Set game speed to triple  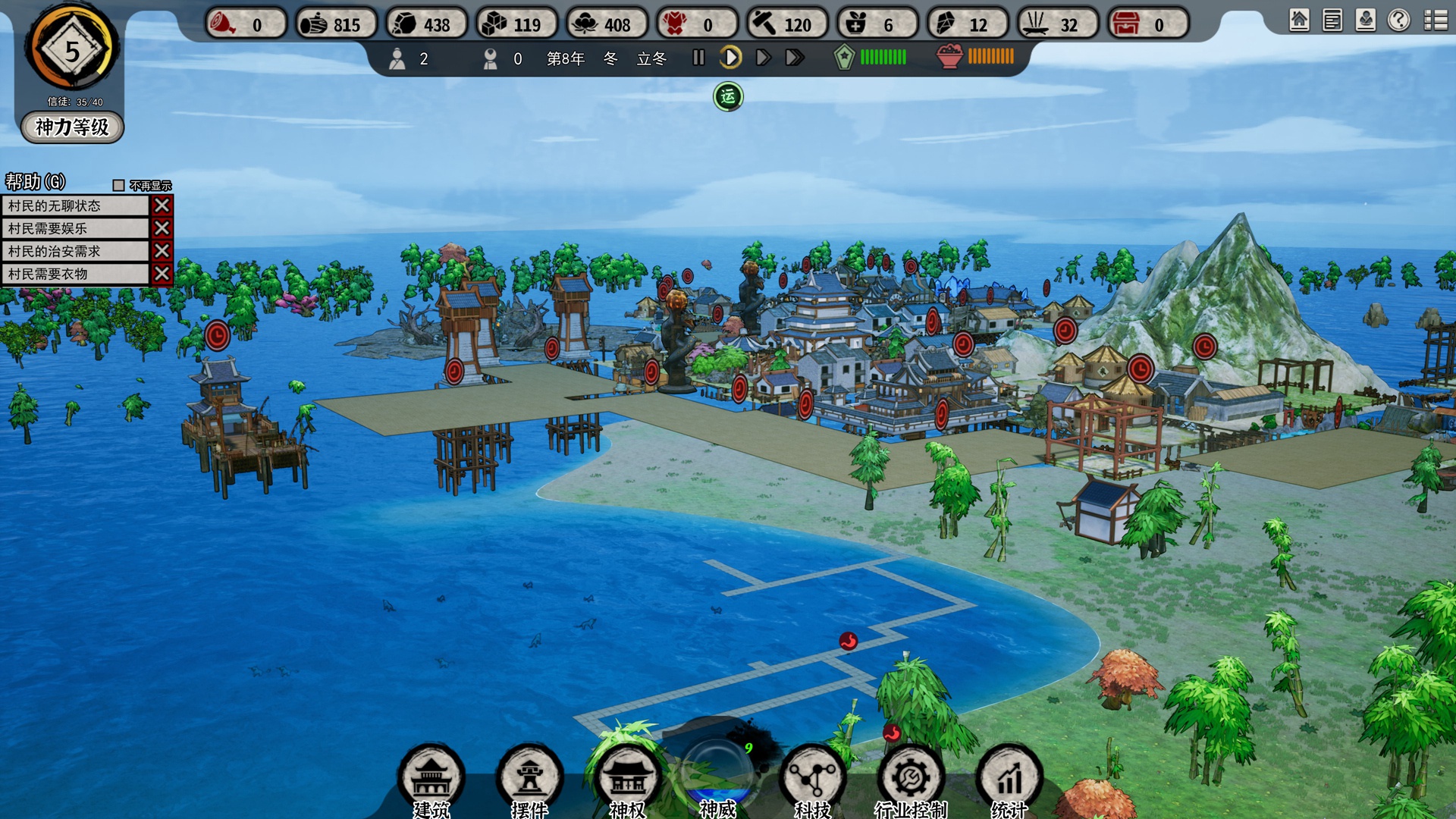tap(795, 58)
